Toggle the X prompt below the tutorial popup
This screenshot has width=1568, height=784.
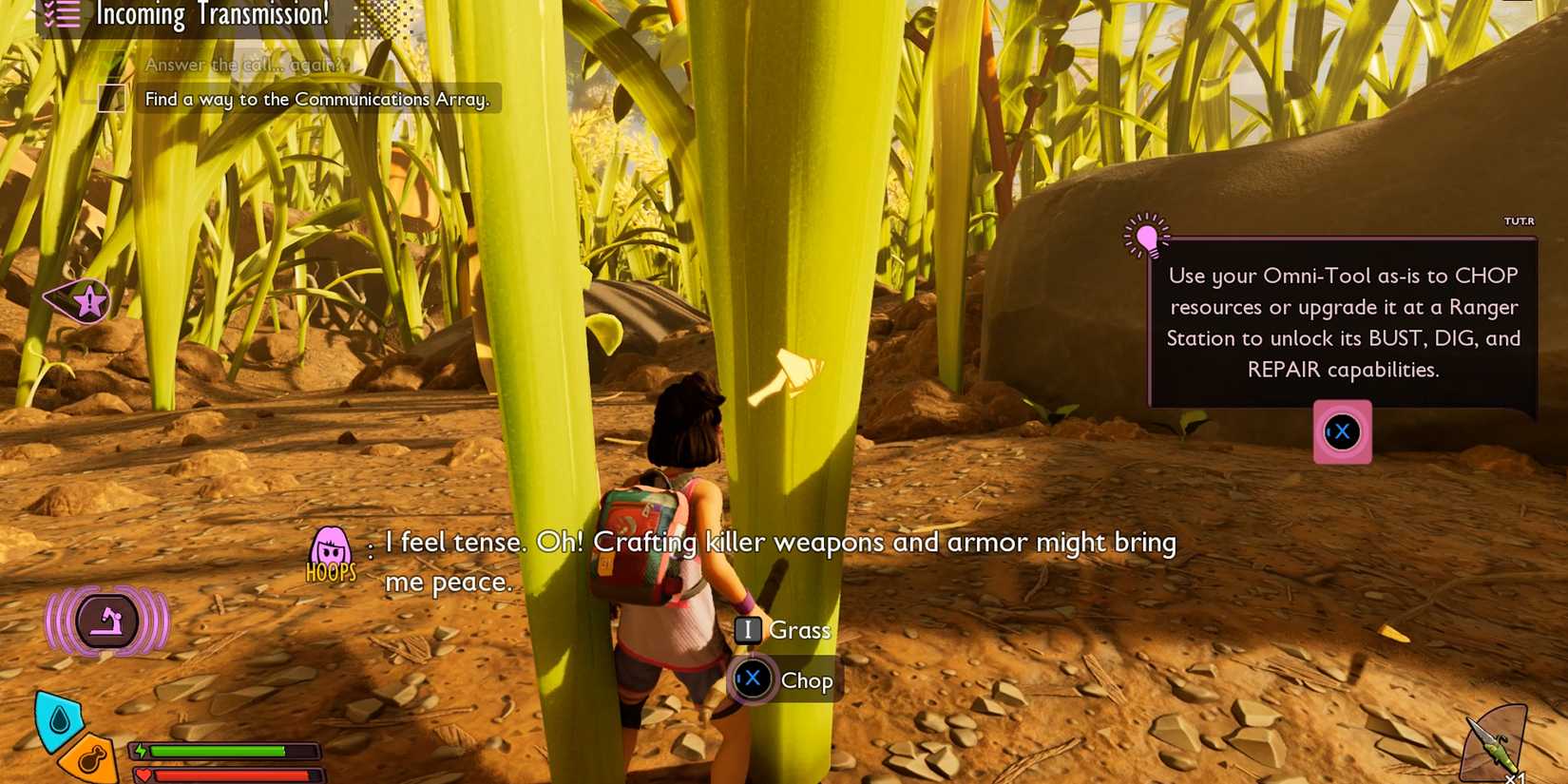click(x=1342, y=432)
